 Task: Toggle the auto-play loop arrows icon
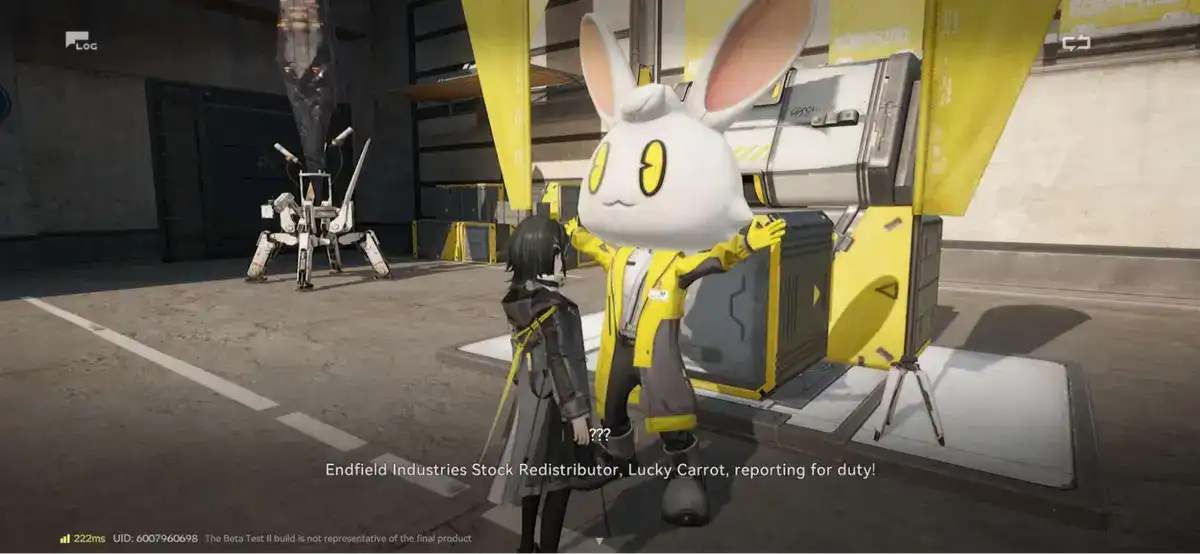[x=1076, y=43]
